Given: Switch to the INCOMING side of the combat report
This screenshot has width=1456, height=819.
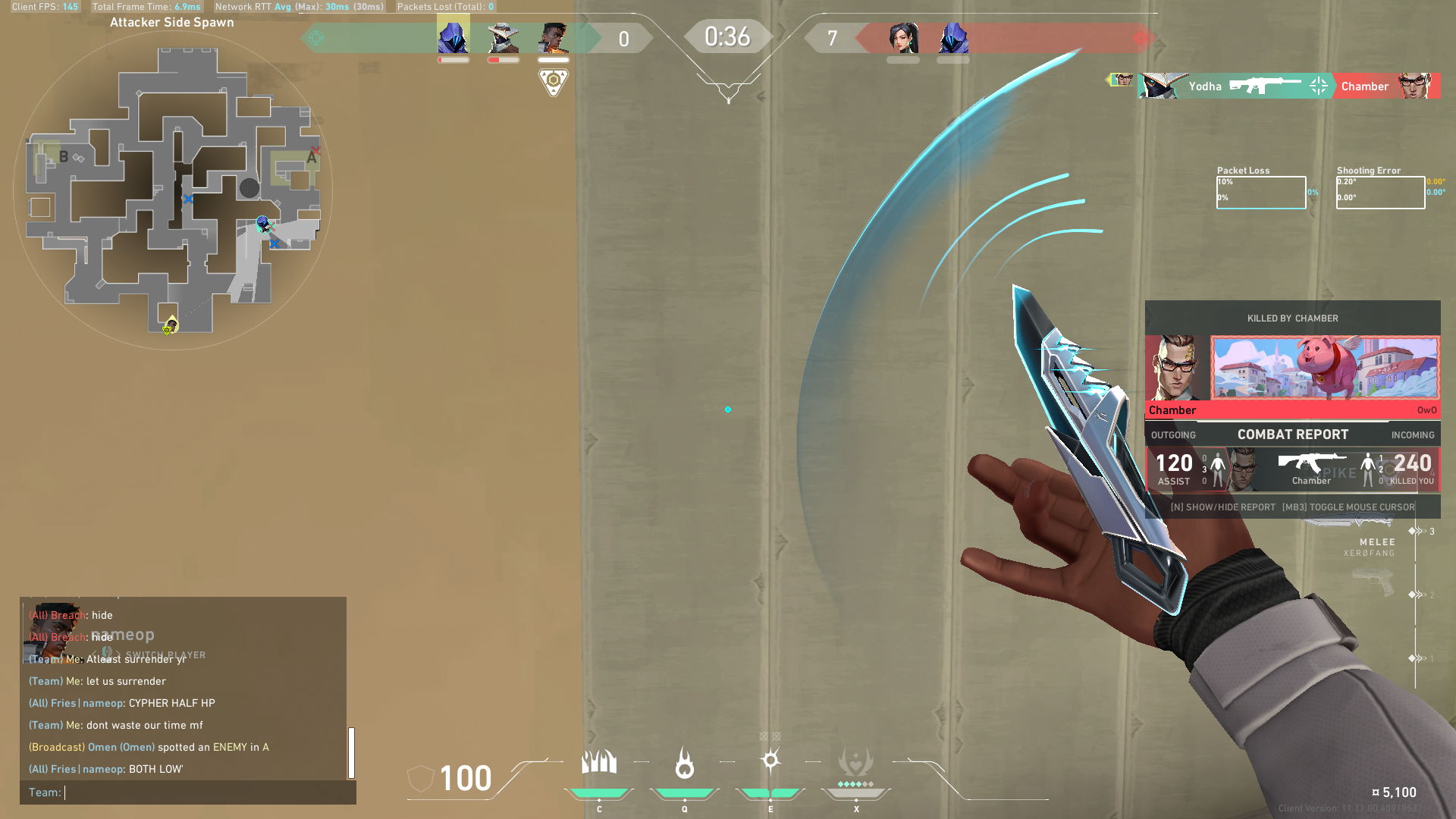Looking at the screenshot, I should click(x=1412, y=435).
